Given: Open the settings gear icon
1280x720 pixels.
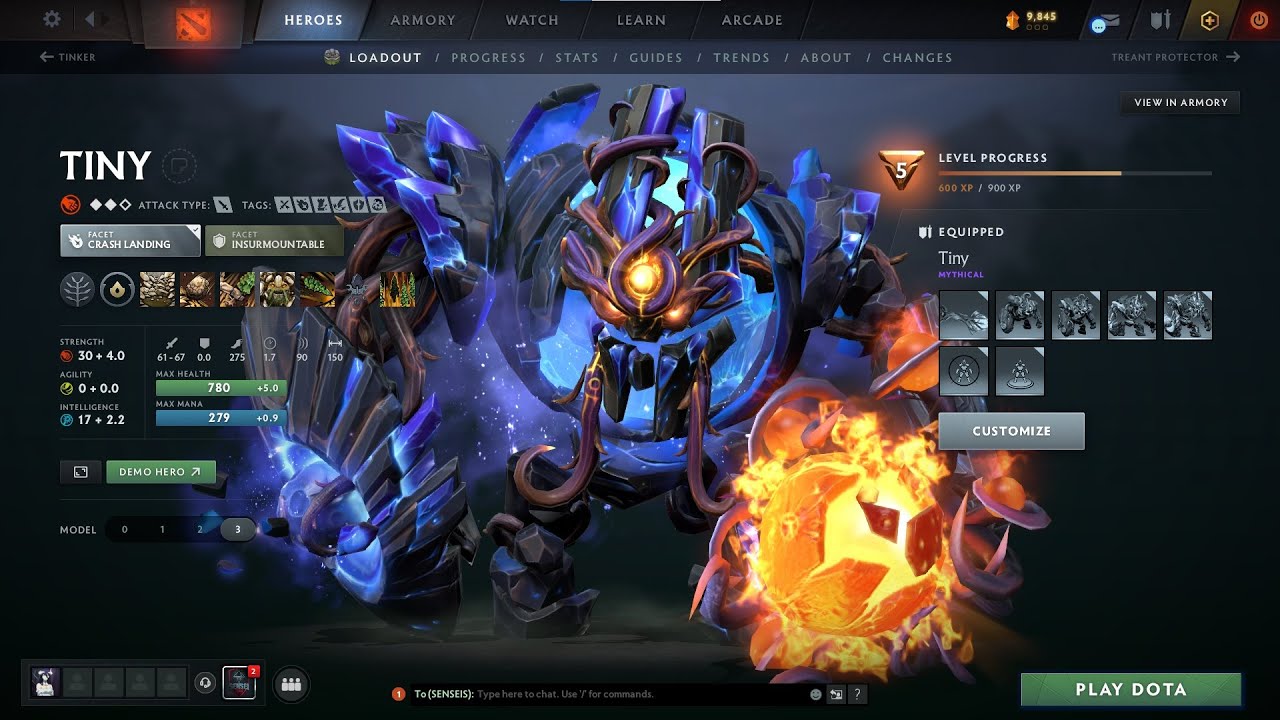Looking at the screenshot, I should click(x=52, y=19).
